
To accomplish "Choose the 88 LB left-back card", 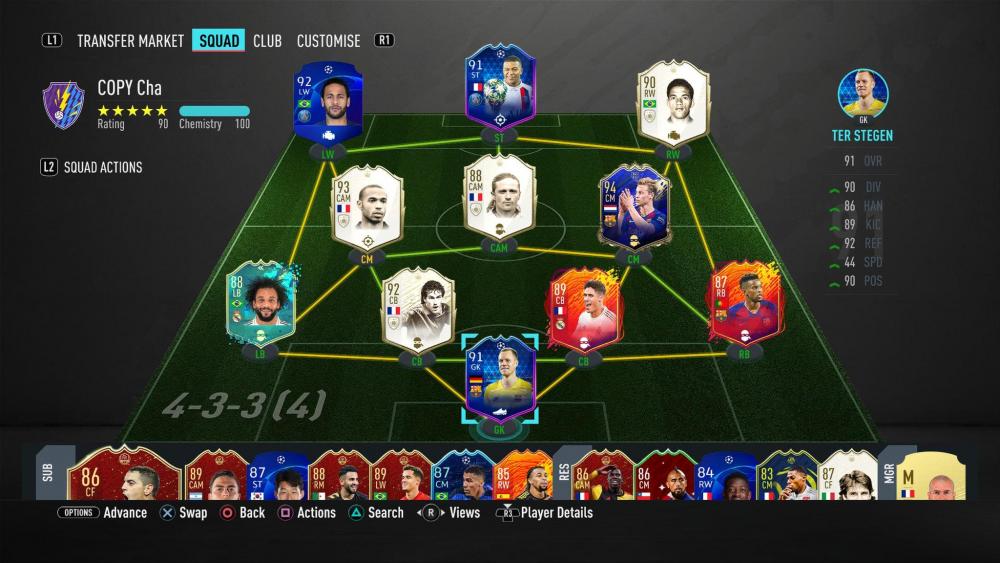I will pyautogui.click(x=261, y=305).
